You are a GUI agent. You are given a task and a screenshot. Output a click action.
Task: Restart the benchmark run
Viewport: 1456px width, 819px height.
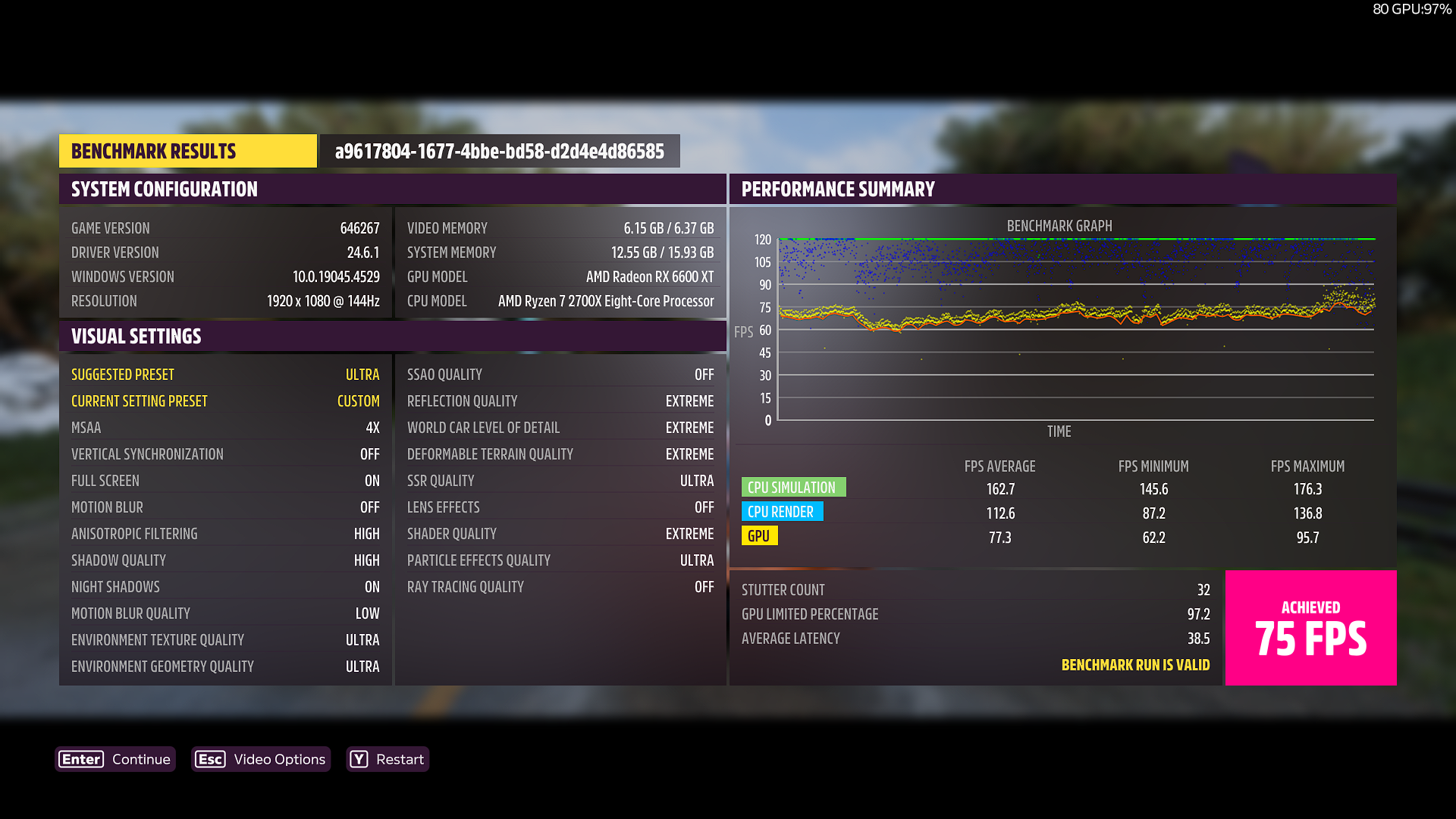(388, 759)
